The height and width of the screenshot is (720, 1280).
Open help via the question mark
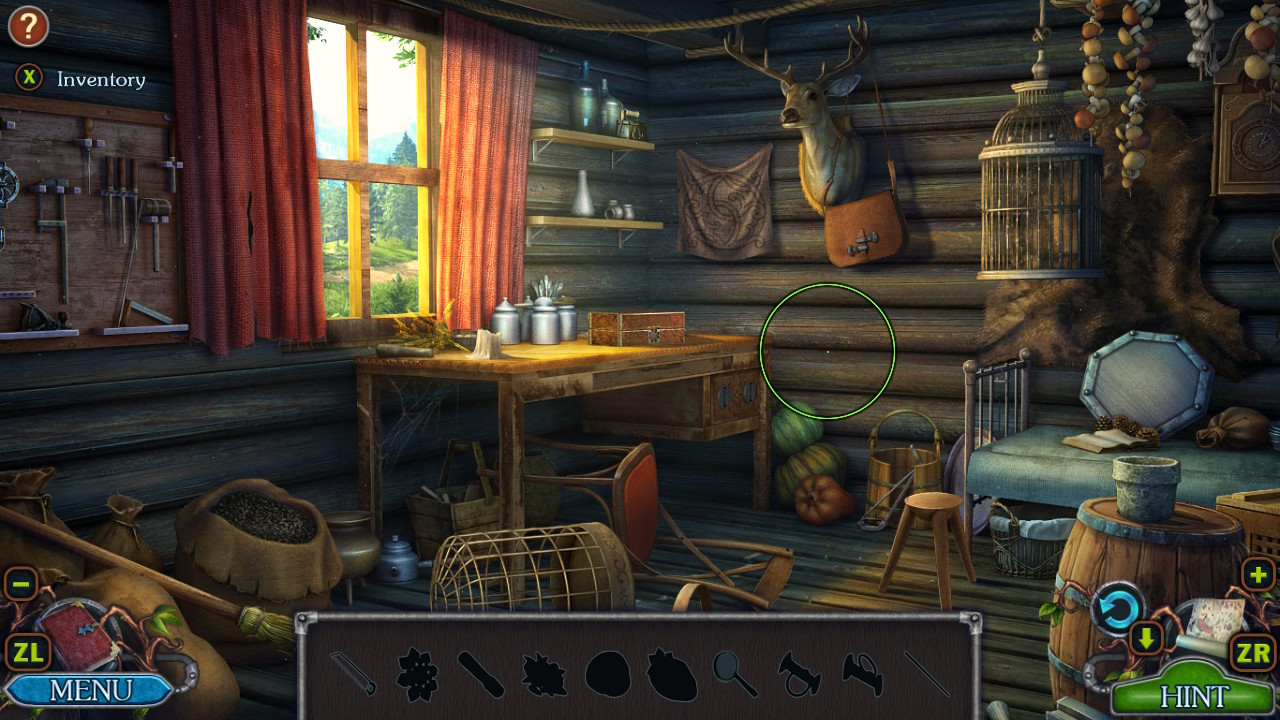(27, 27)
